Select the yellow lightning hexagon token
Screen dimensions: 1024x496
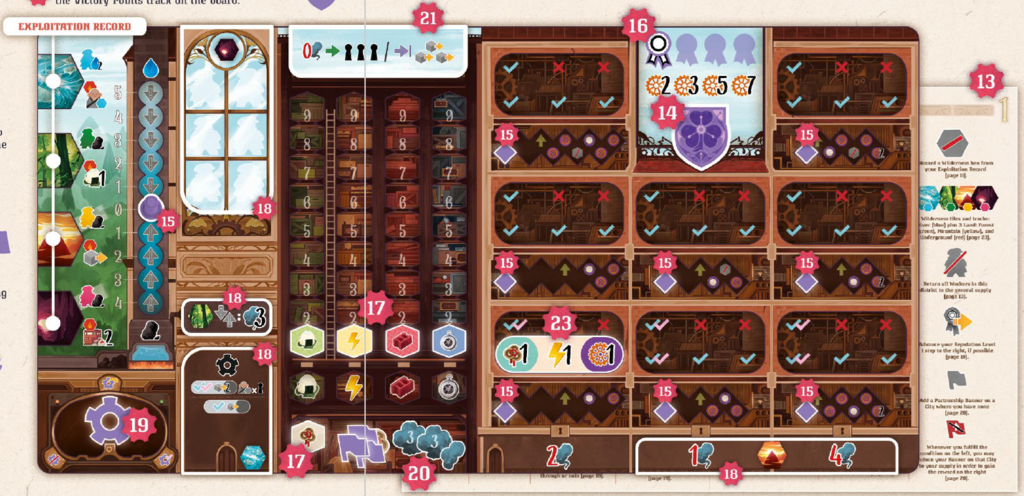(x=353, y=341)
